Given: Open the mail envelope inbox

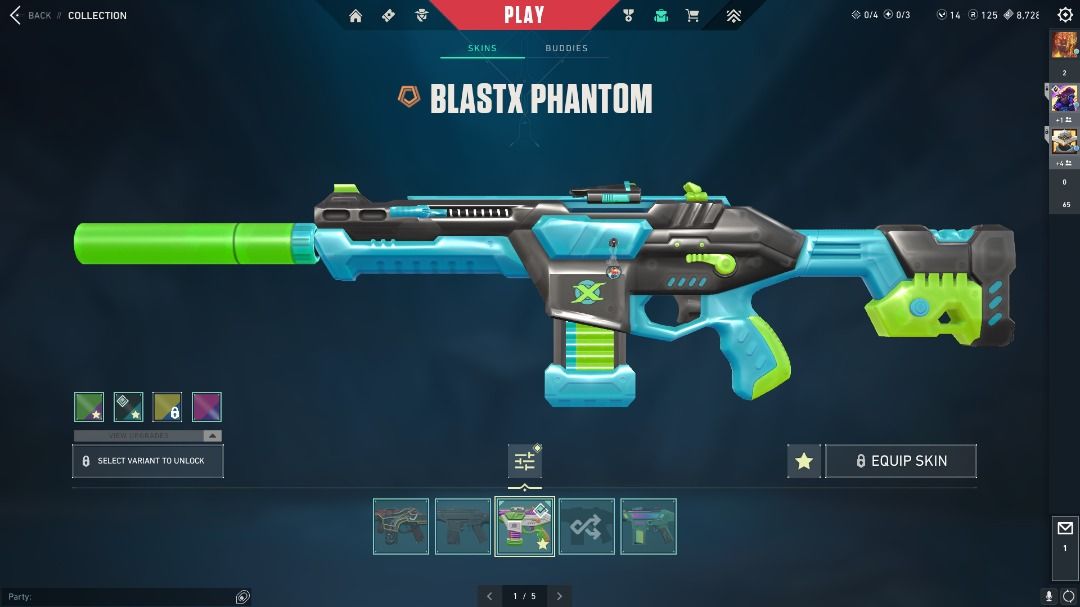Looking at the screenshot, I should click(x=1065, y=529).
